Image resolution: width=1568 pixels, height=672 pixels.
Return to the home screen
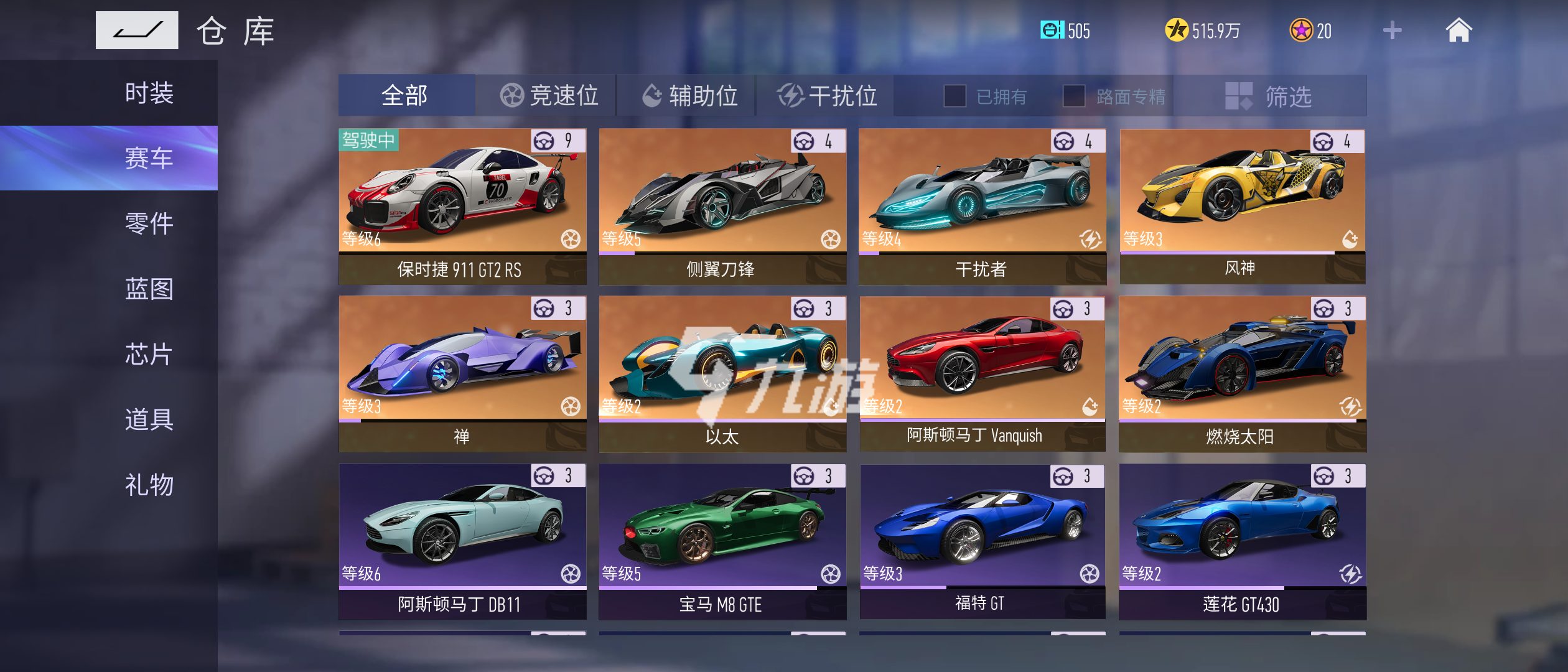1458,30
